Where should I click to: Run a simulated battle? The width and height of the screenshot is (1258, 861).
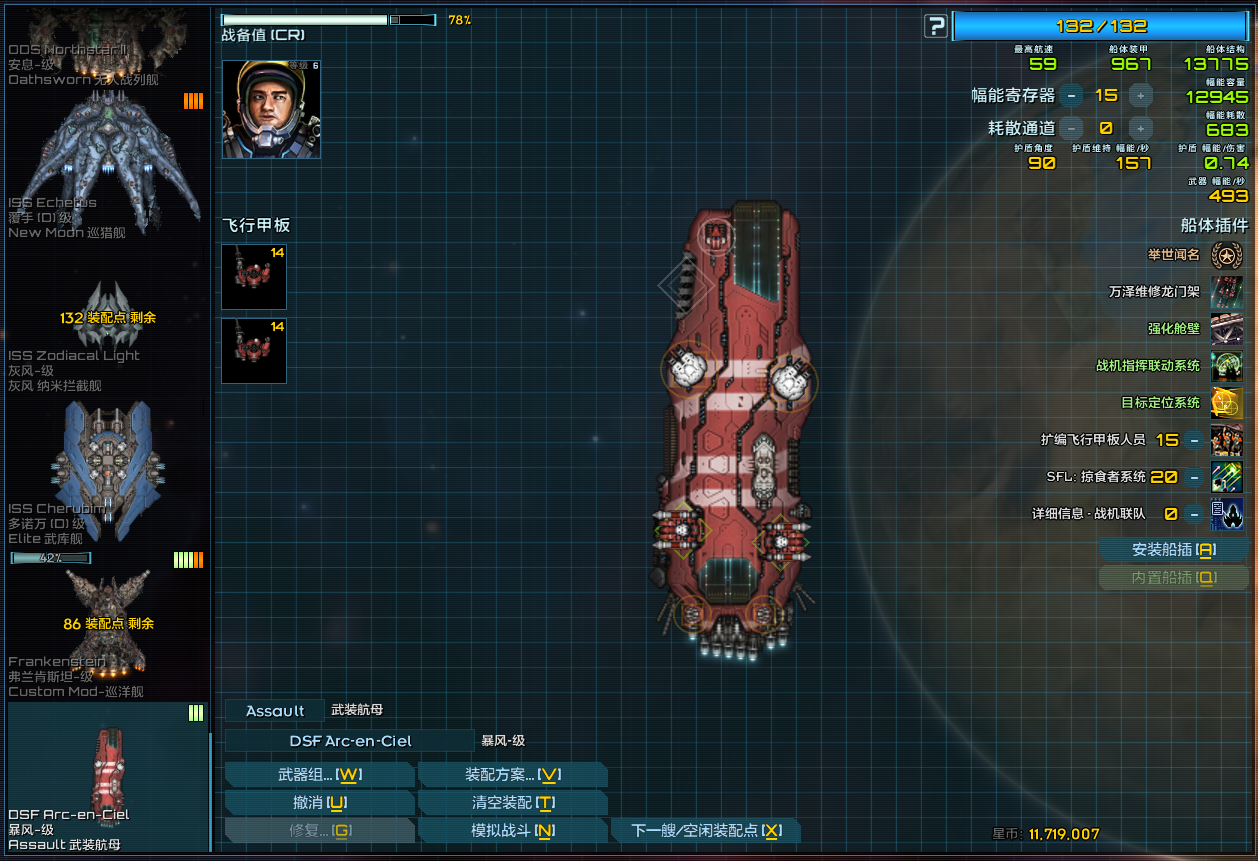point(512,831)
